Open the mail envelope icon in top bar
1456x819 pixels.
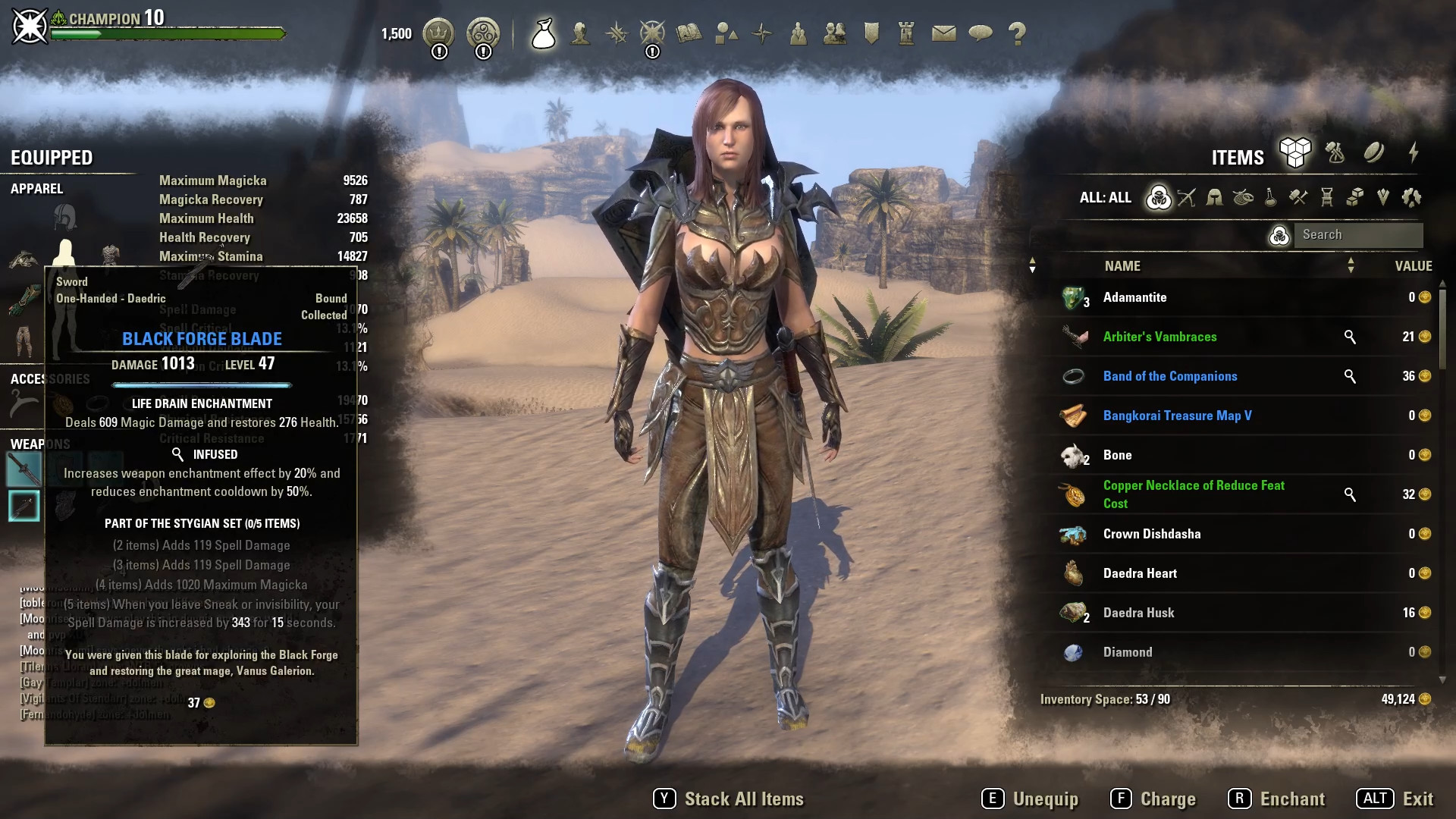tap(943, 33)
